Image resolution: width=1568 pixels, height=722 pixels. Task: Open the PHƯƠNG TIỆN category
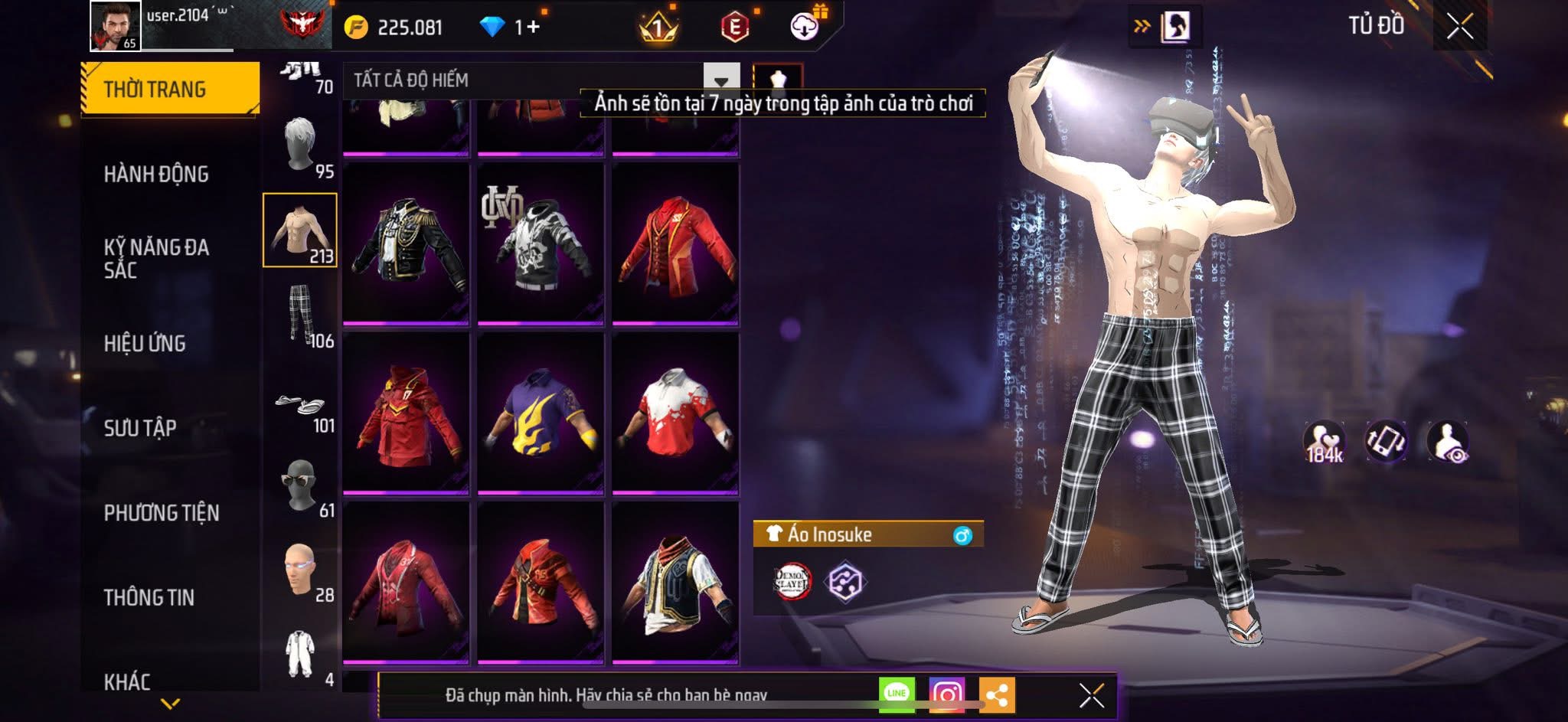coord(162,512)
